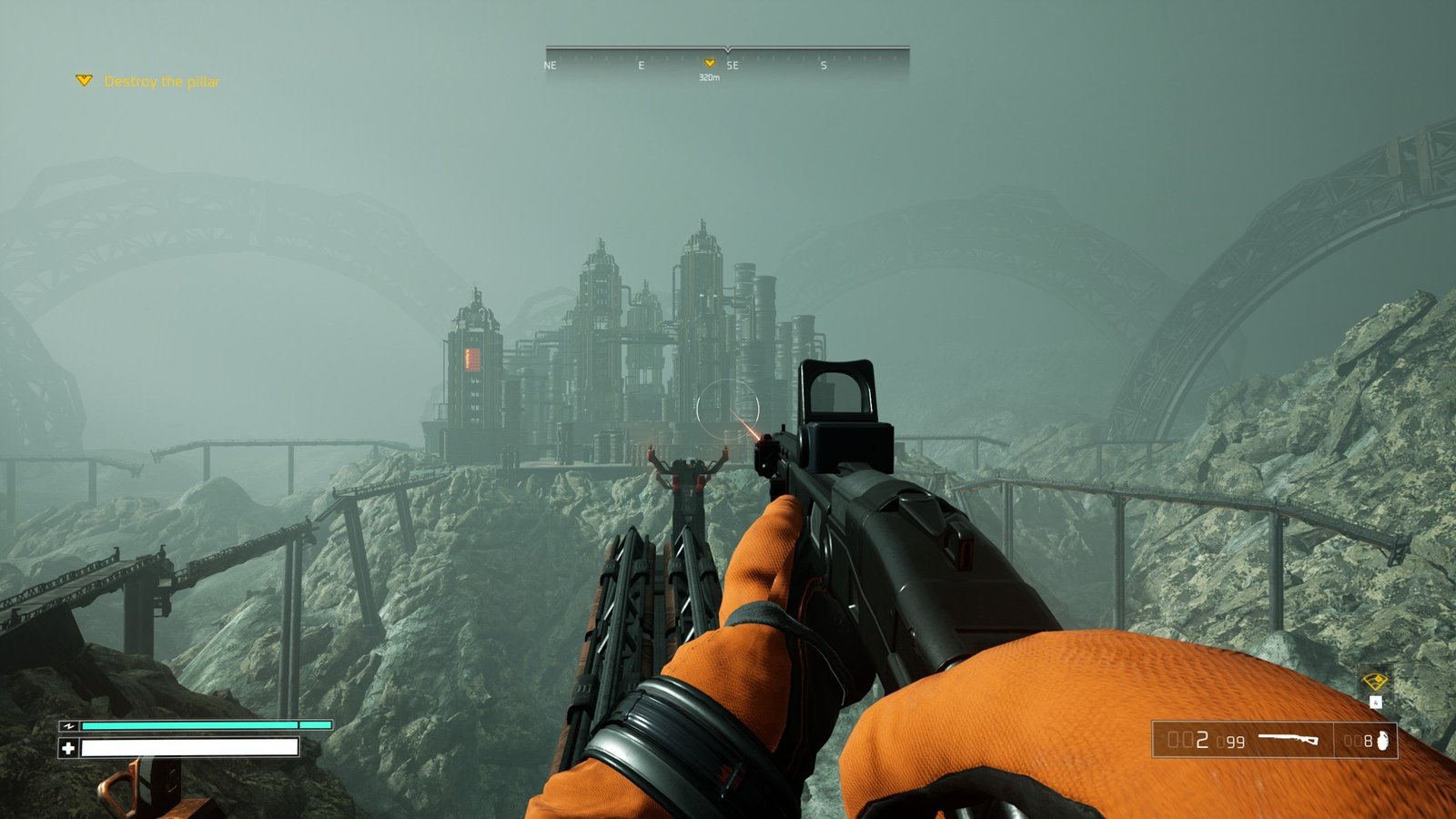The width and height of the screenshot is (1456, 819).
Task: Click the compass bar
Action: (x=727, y=61)
